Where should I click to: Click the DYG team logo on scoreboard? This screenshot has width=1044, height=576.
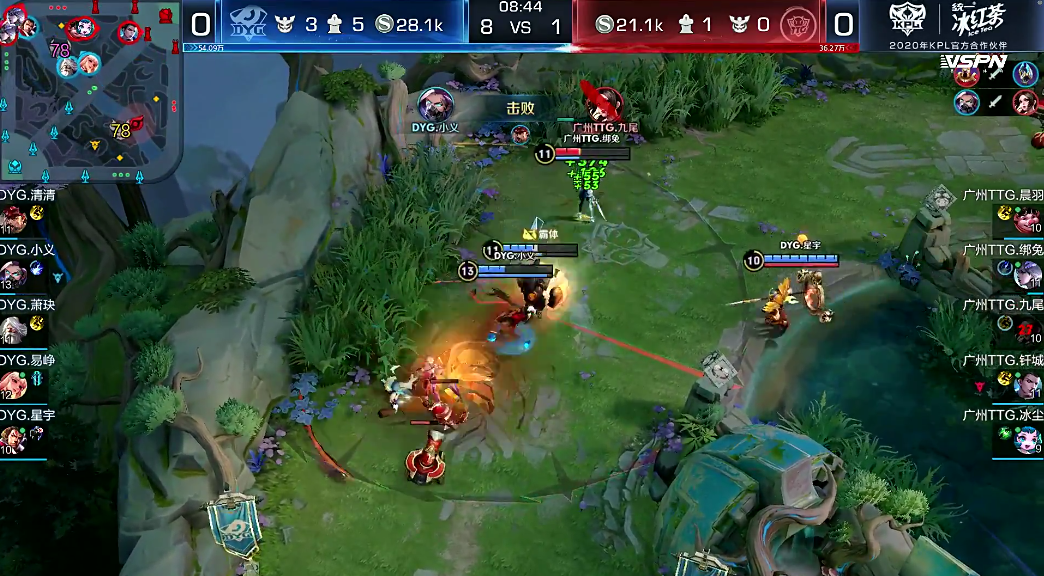(x=247, y=23)
